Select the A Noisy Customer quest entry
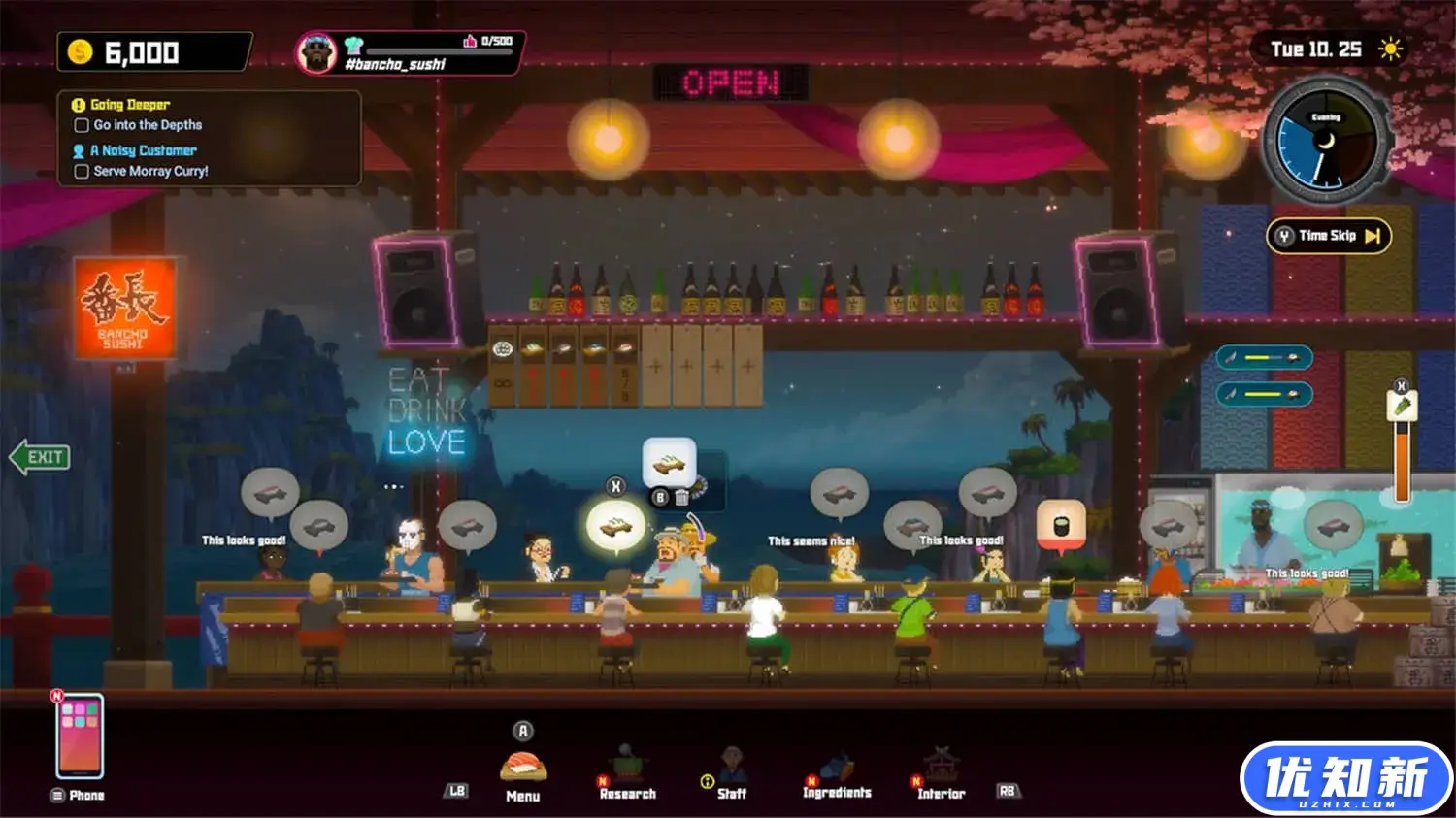The width and height of the screenshot is (1456, 818). (143, 150)
